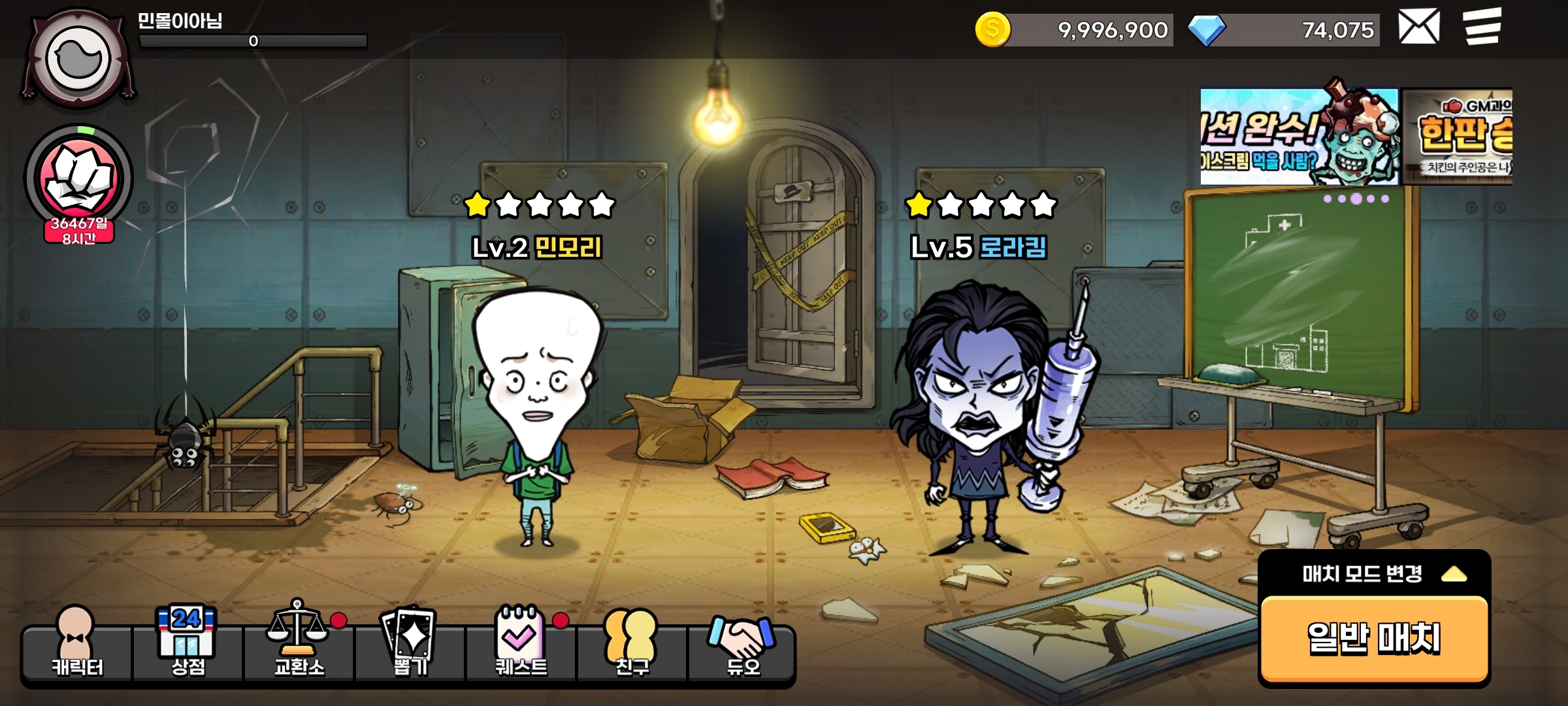Tap the blue diamond gem icon

[x=1206, y=30]
